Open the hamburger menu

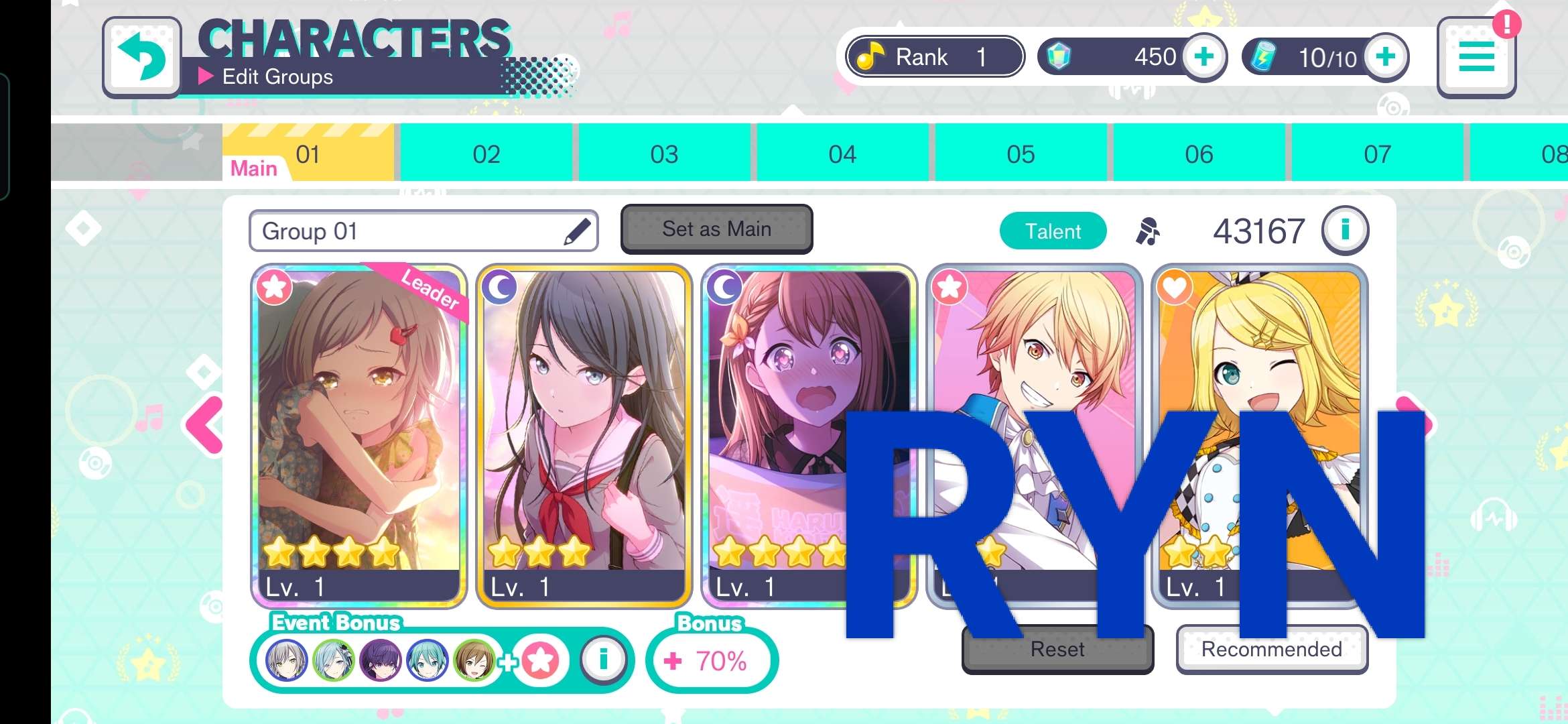pyautogui.click(x=1476, y=58)
